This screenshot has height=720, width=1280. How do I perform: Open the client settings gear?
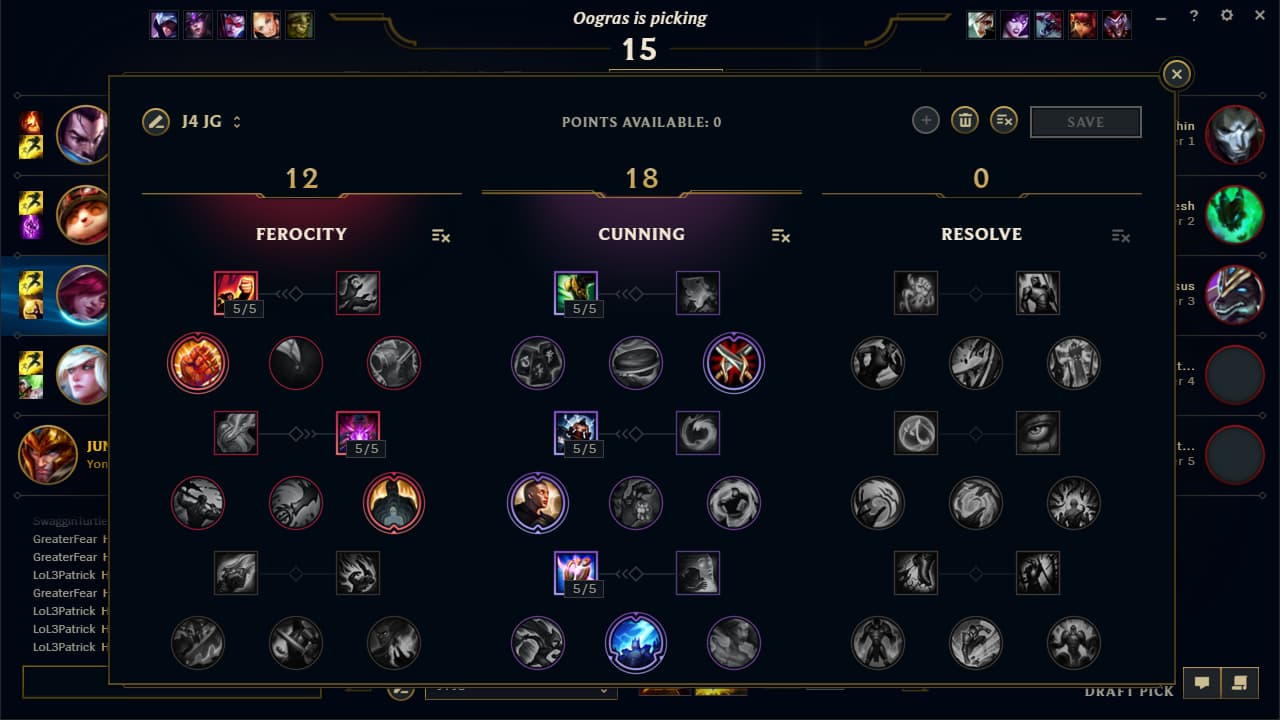1226,15
